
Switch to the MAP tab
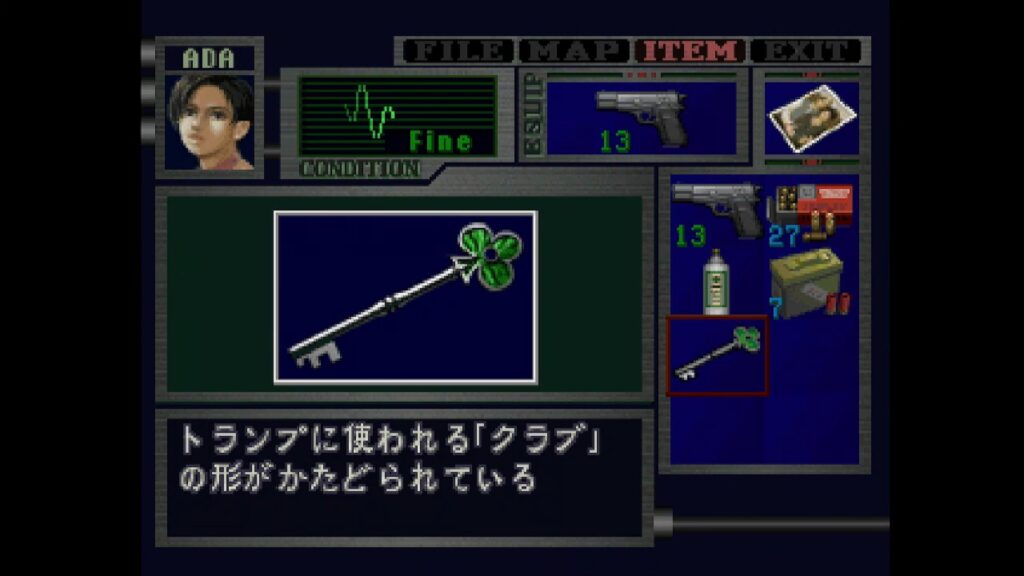[x=575, y=51]
